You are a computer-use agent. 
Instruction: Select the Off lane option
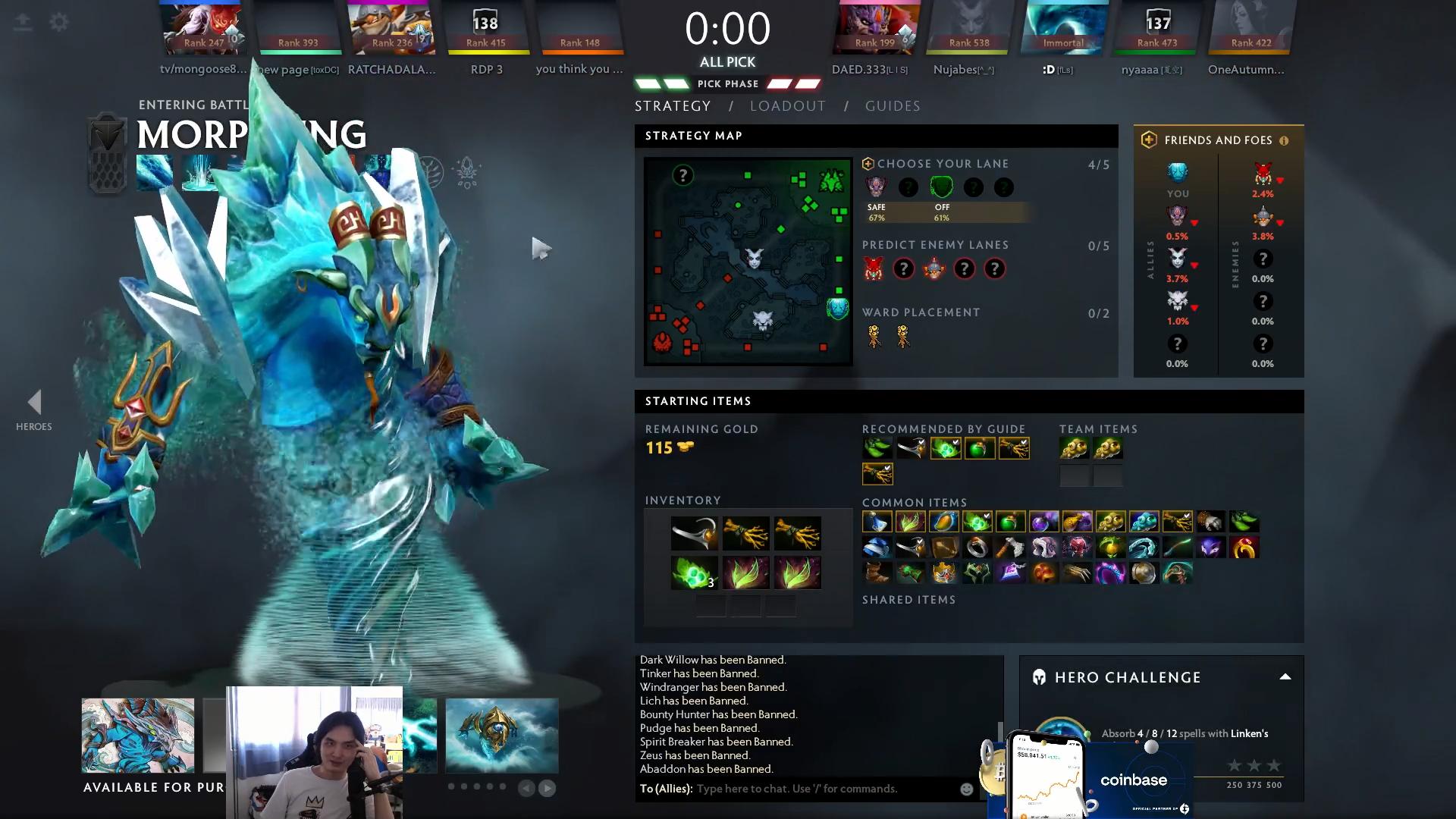point(941,188)
